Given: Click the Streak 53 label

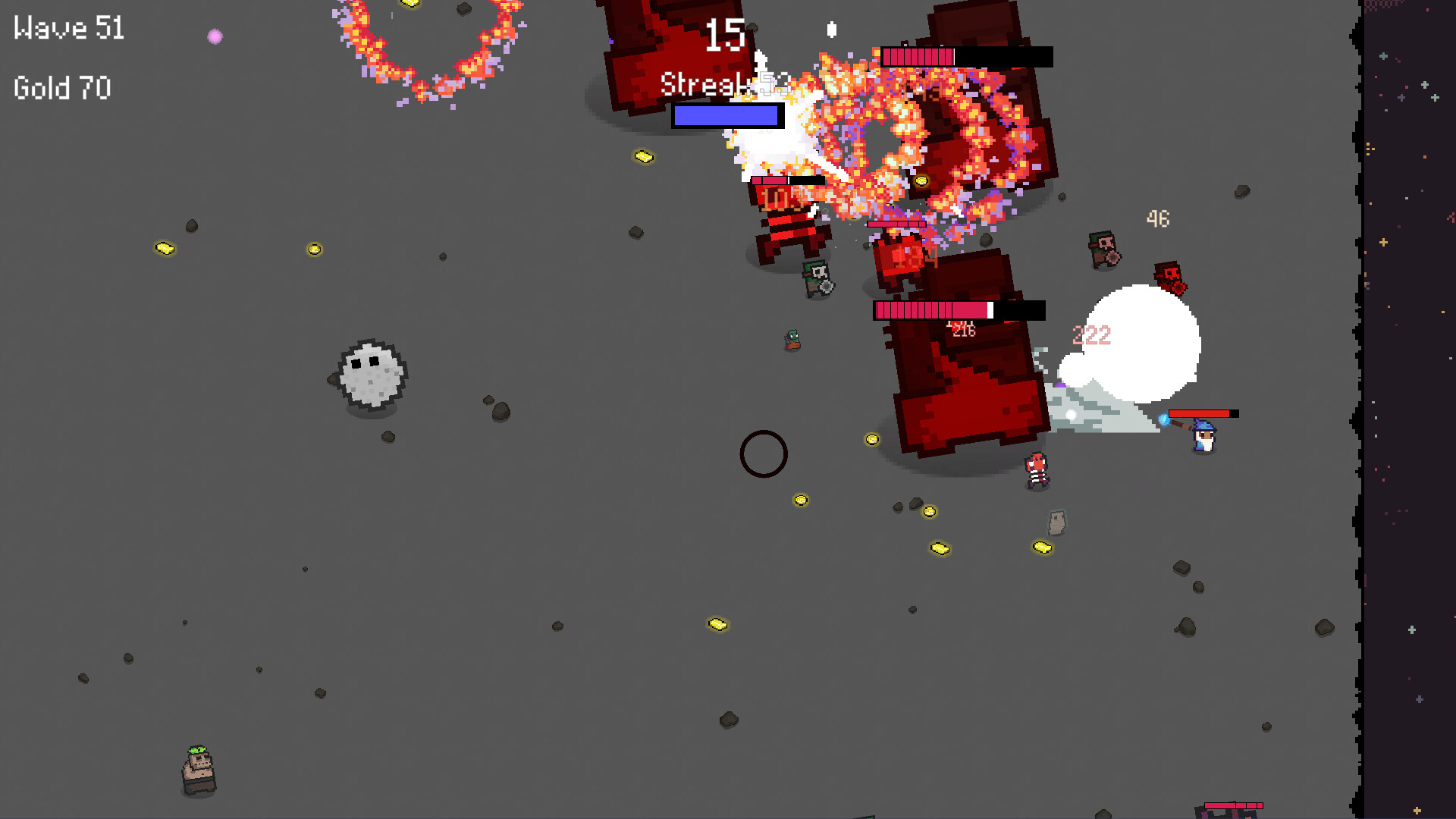Looking at the screenshot, I should pos(721,85).
